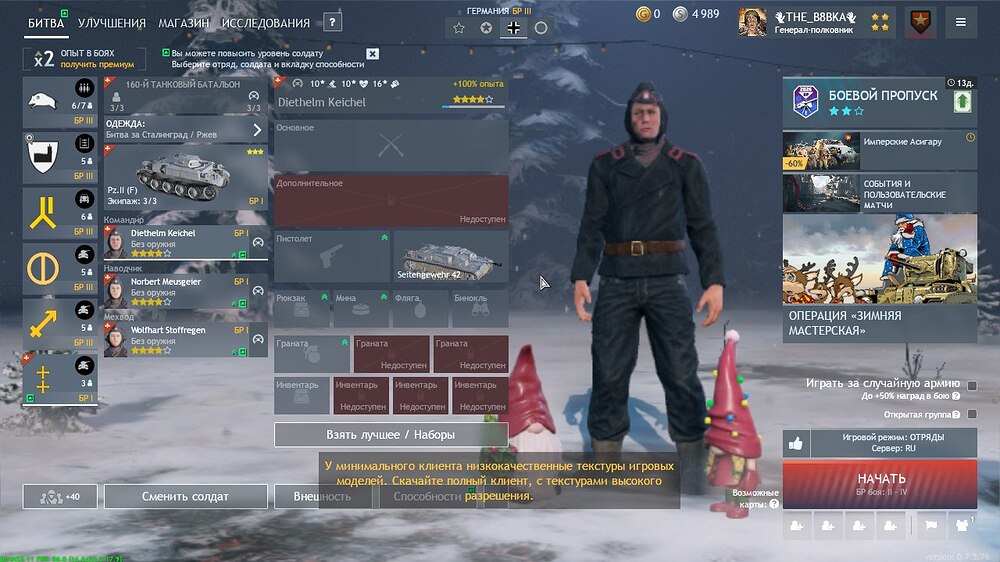Select the Seitengewehr 42 weapon slot
The height and width of the screenshot is (562, 1000).
[450, 257]
